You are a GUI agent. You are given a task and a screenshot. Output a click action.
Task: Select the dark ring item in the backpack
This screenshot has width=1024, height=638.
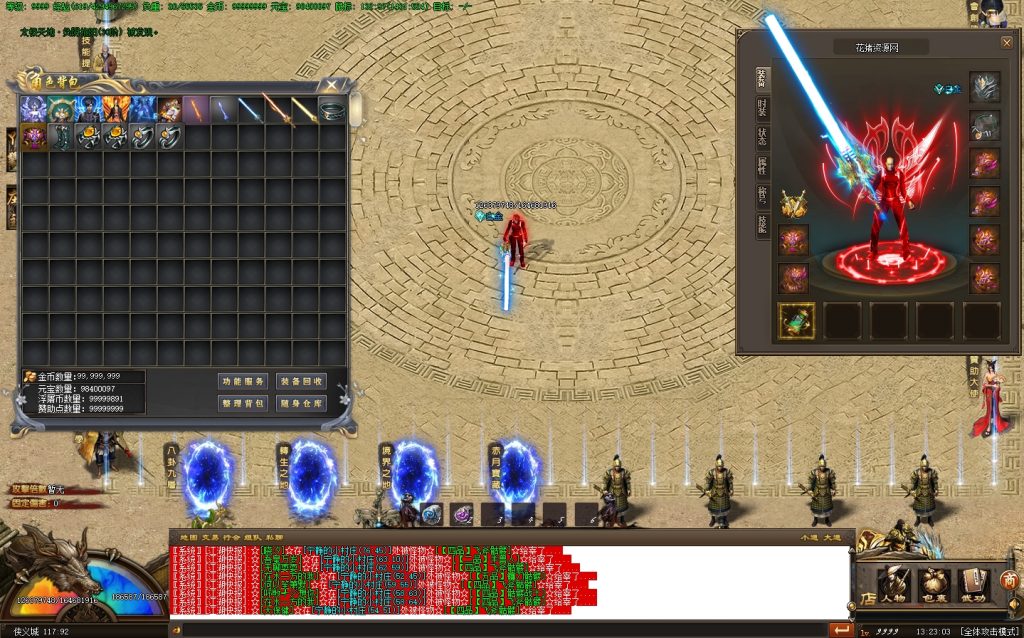(332, 109)
